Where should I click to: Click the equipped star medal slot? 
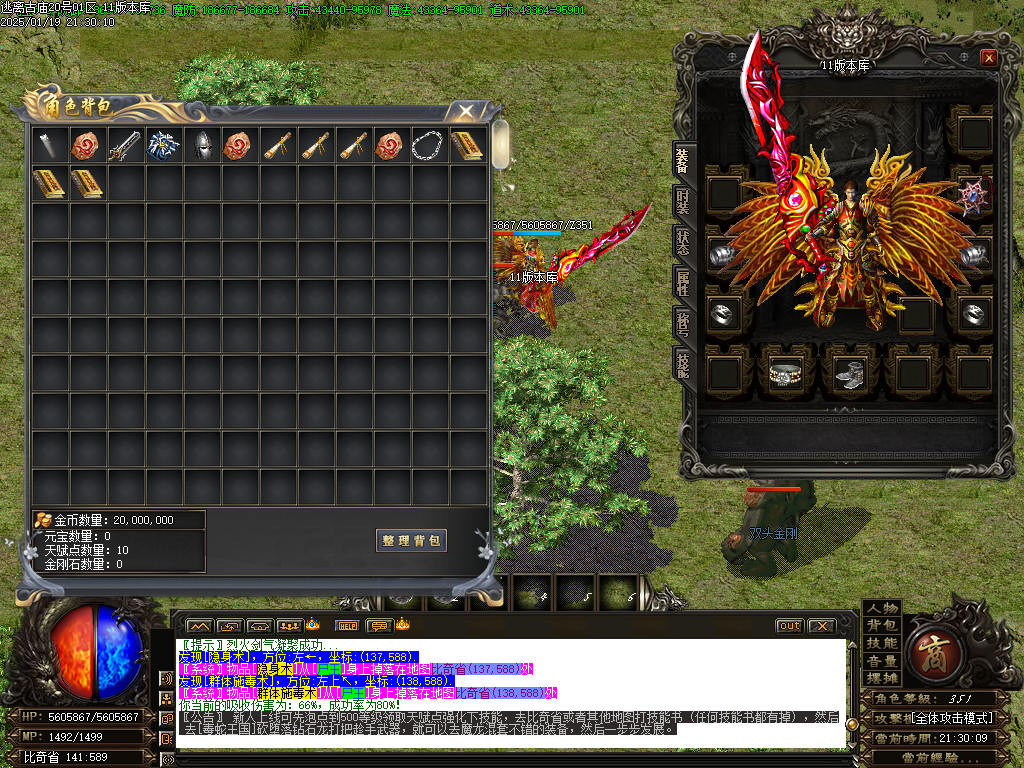pyautogui.click(x=970, y=195)
